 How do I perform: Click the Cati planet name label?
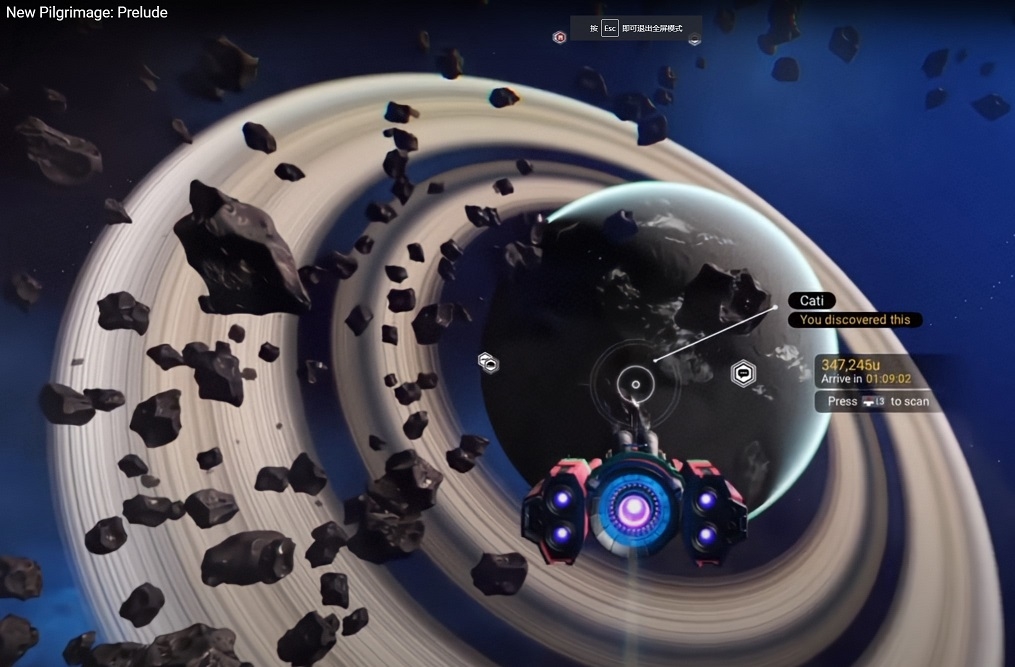click(x=811, y=301)
